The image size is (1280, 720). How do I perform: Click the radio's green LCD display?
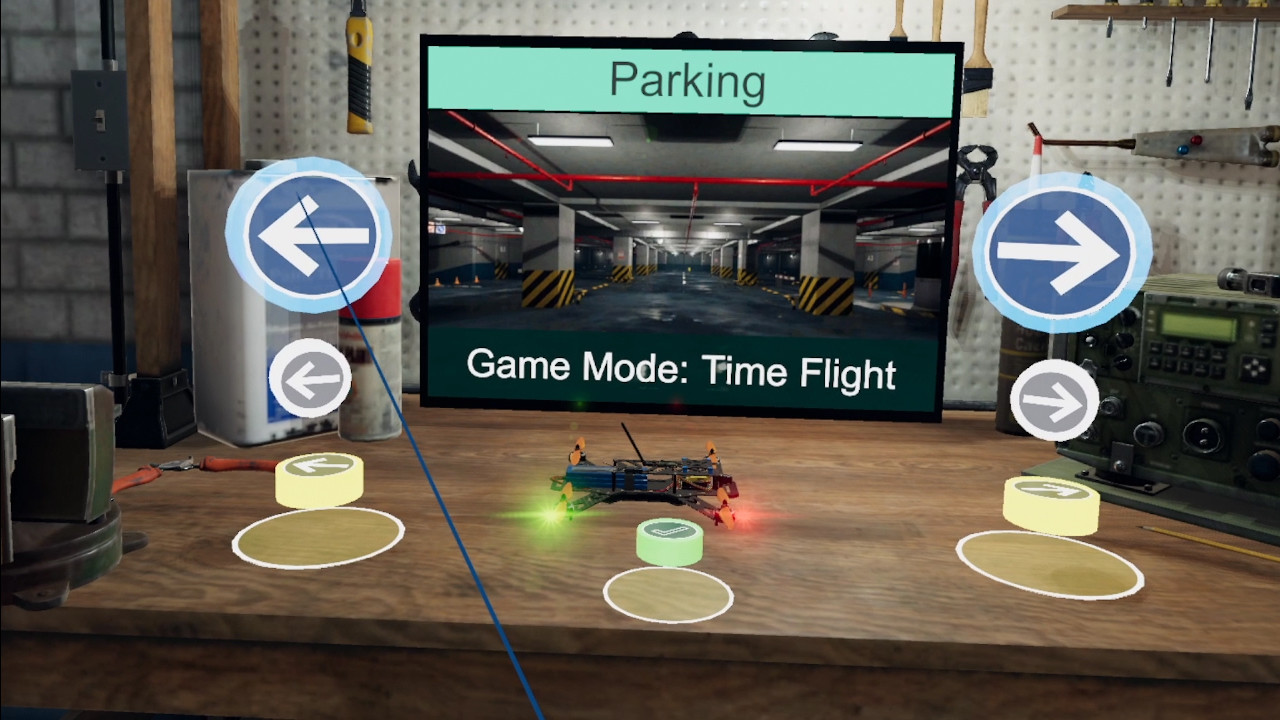[x=1198, y=325]
